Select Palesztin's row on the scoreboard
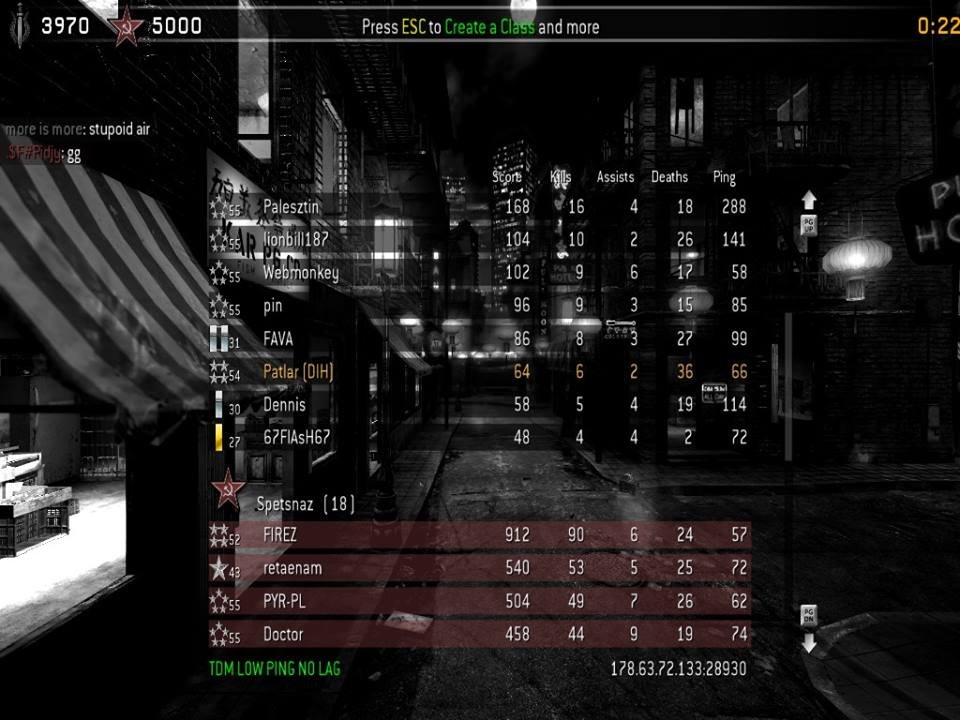This screenshot has width=960, height=720. (x=480, y=207)
